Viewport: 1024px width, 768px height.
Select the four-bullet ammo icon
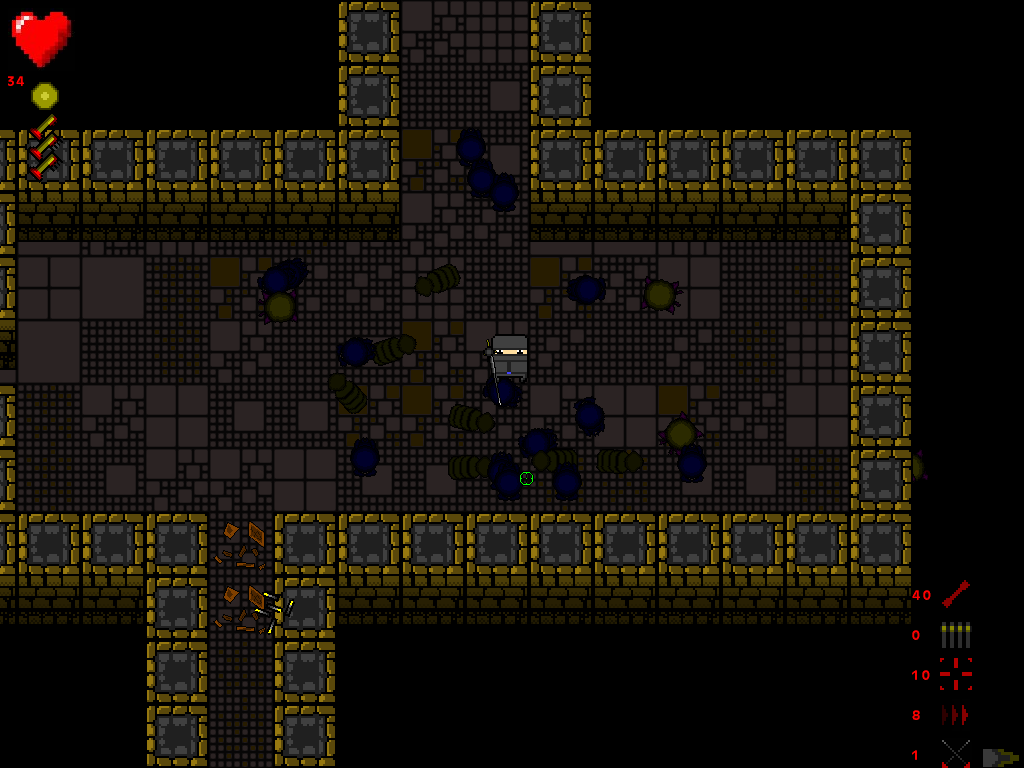pyautogui.click(x=955, y=634)
